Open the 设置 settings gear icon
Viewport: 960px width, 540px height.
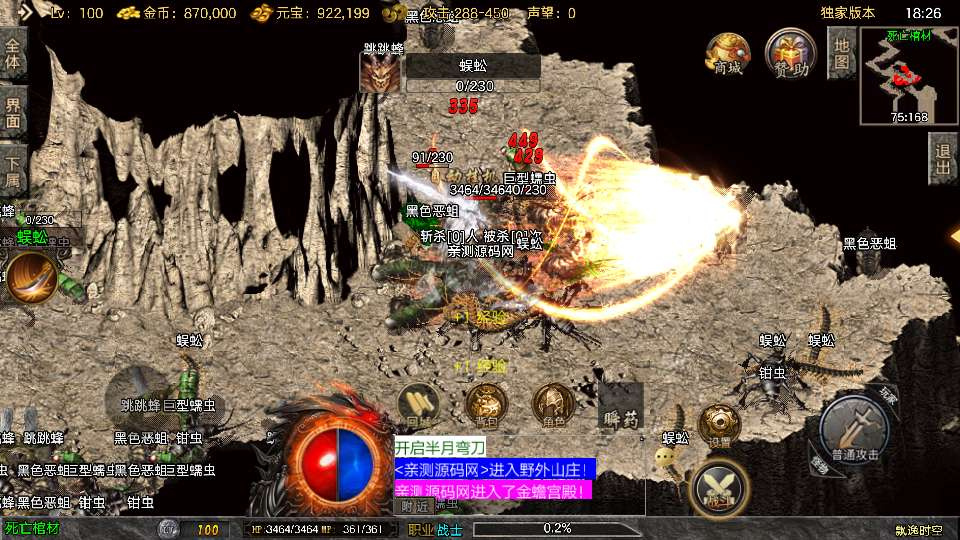point(718,425)
